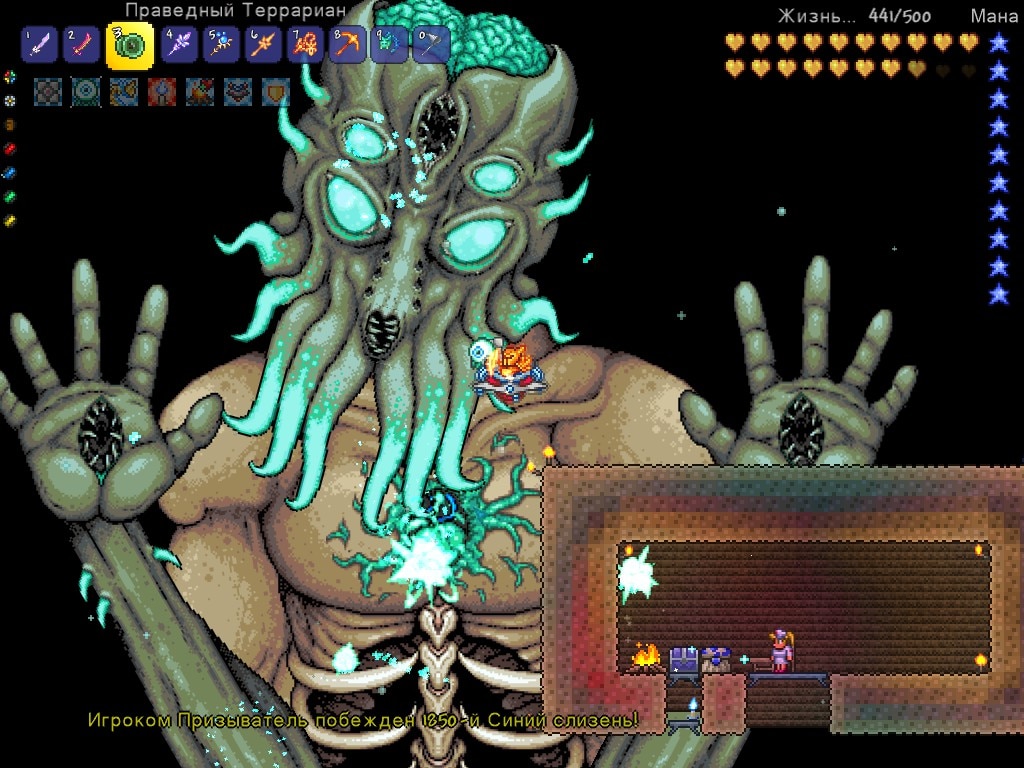The width and height of the screenshot is (1024, 768).
Task: Select the orange staff in slot 6
Action: click(x=263, y=45)
